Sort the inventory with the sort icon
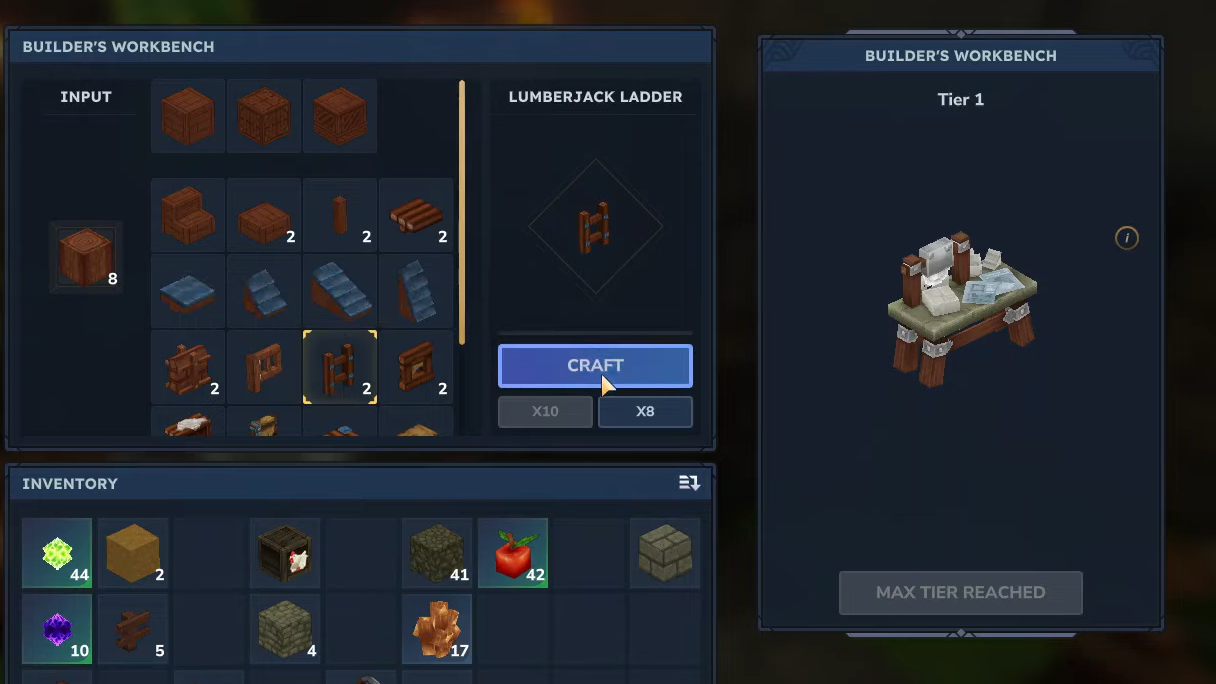The width and height of the screenshot is (1216, 684). (689, 483)
